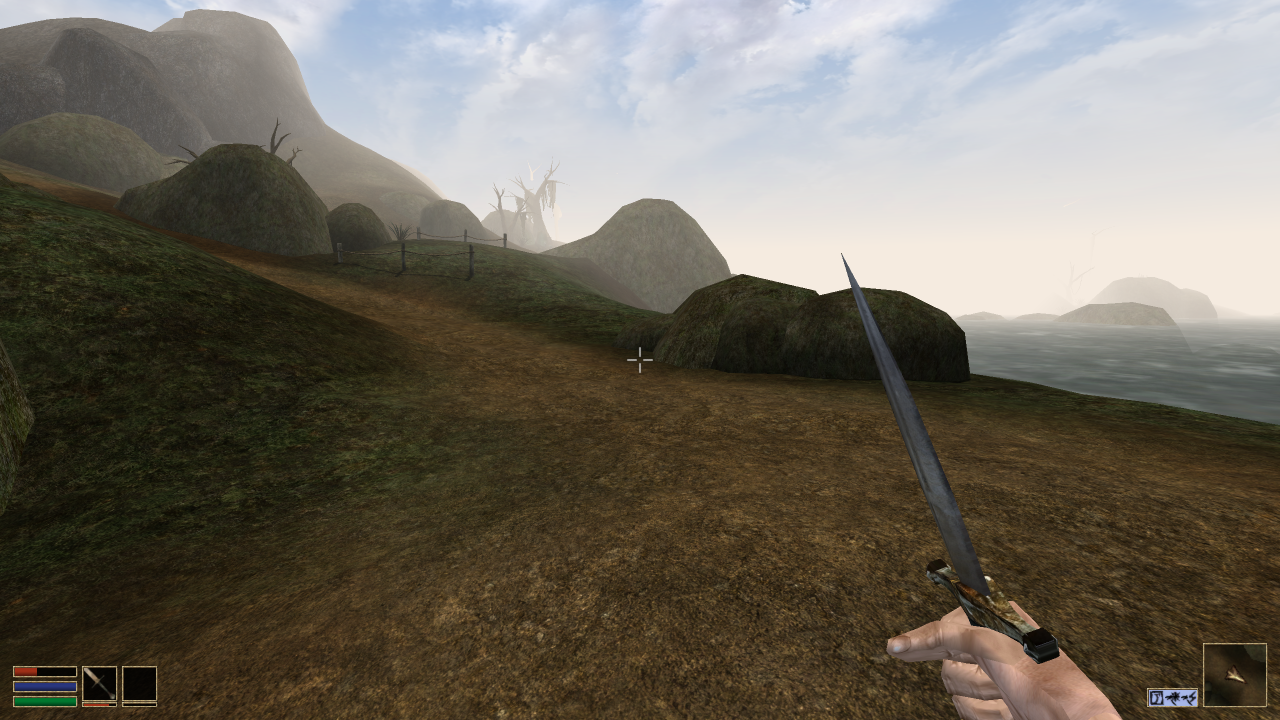Click the empty magic spell slot
The image size is (1280, 720).
tap(139, 683)
